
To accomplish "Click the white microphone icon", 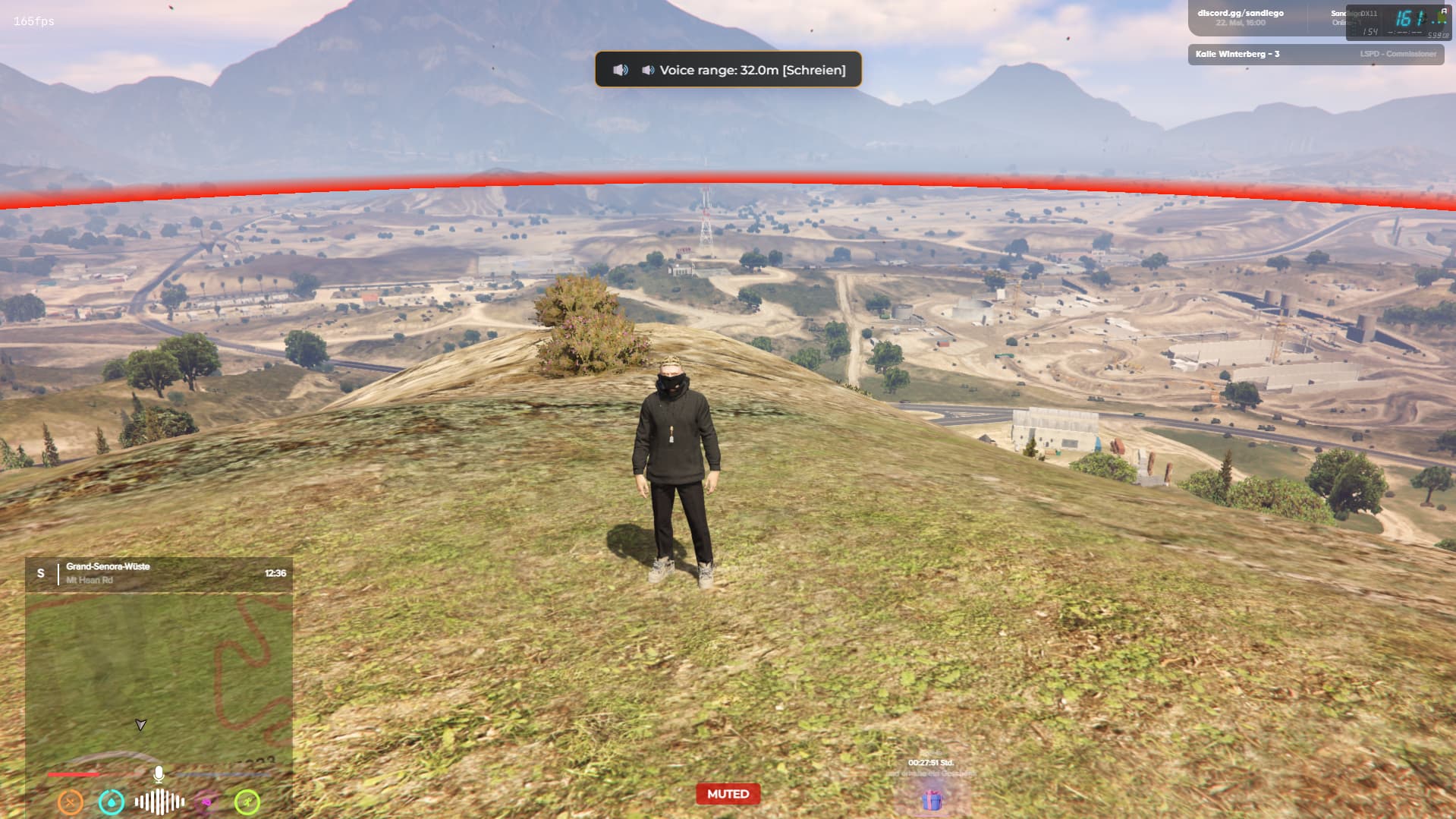I will 159,774.
